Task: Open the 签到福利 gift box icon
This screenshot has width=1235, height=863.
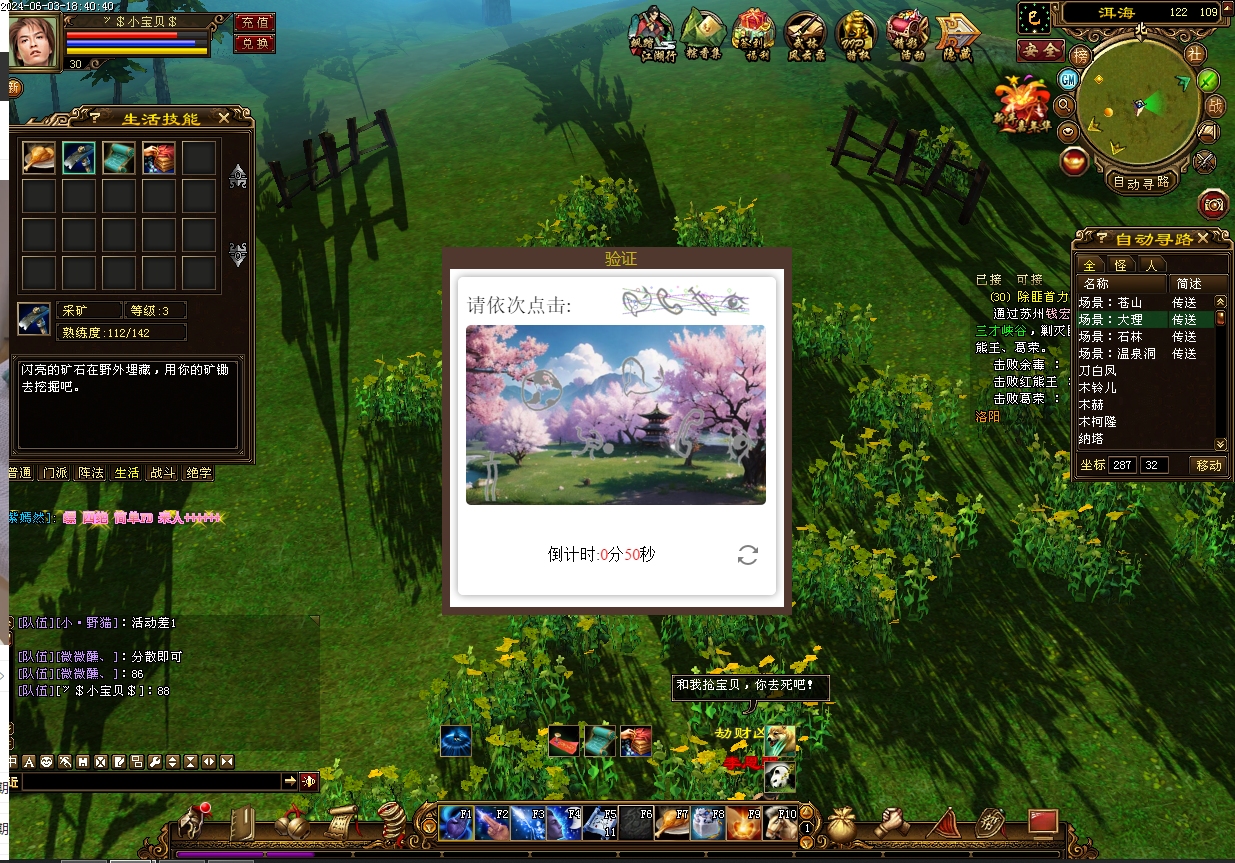Action: pyautogui.click(x=753, y=35)
